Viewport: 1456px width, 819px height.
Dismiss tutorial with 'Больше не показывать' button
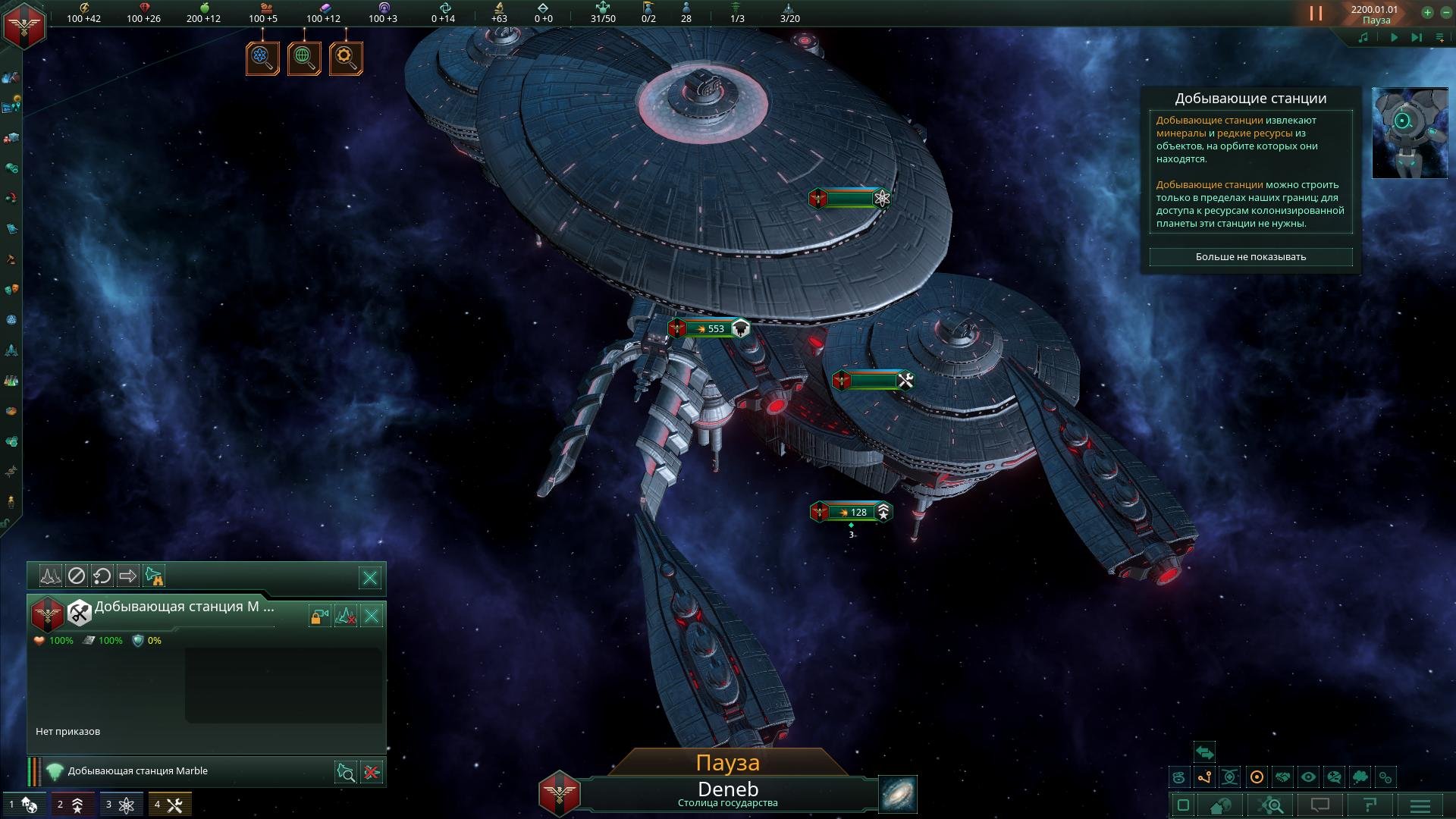click(x=1250, y=257)
